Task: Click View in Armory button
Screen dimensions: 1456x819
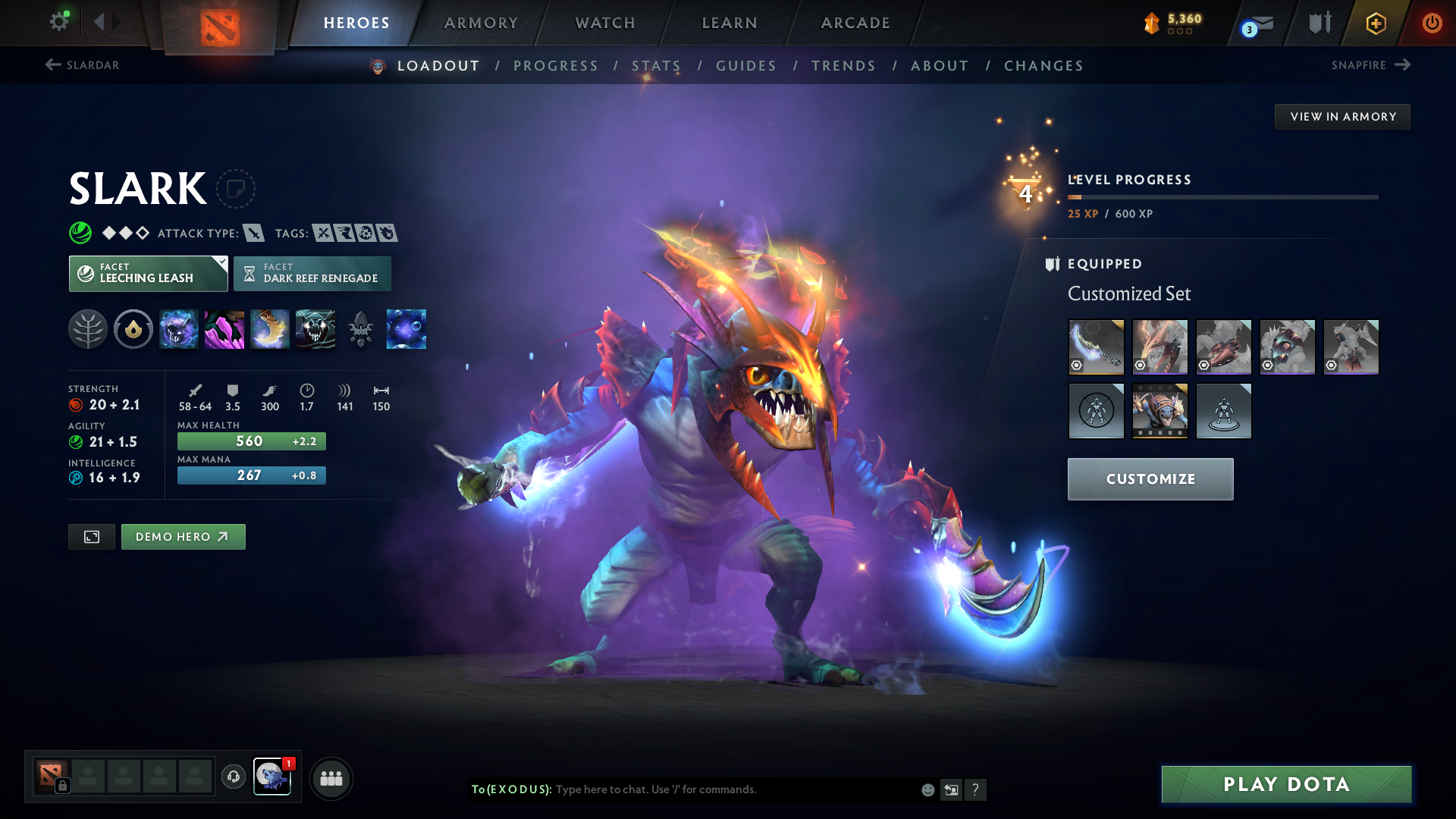Action: [x=1342, y=117]
